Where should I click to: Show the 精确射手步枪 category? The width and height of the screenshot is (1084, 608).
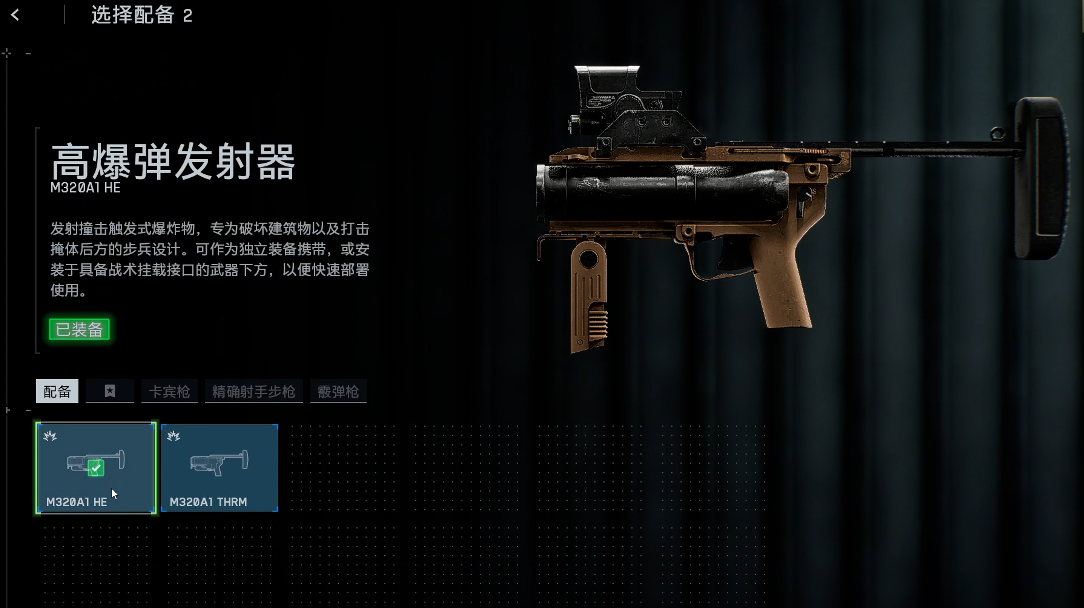click(254, 391)
